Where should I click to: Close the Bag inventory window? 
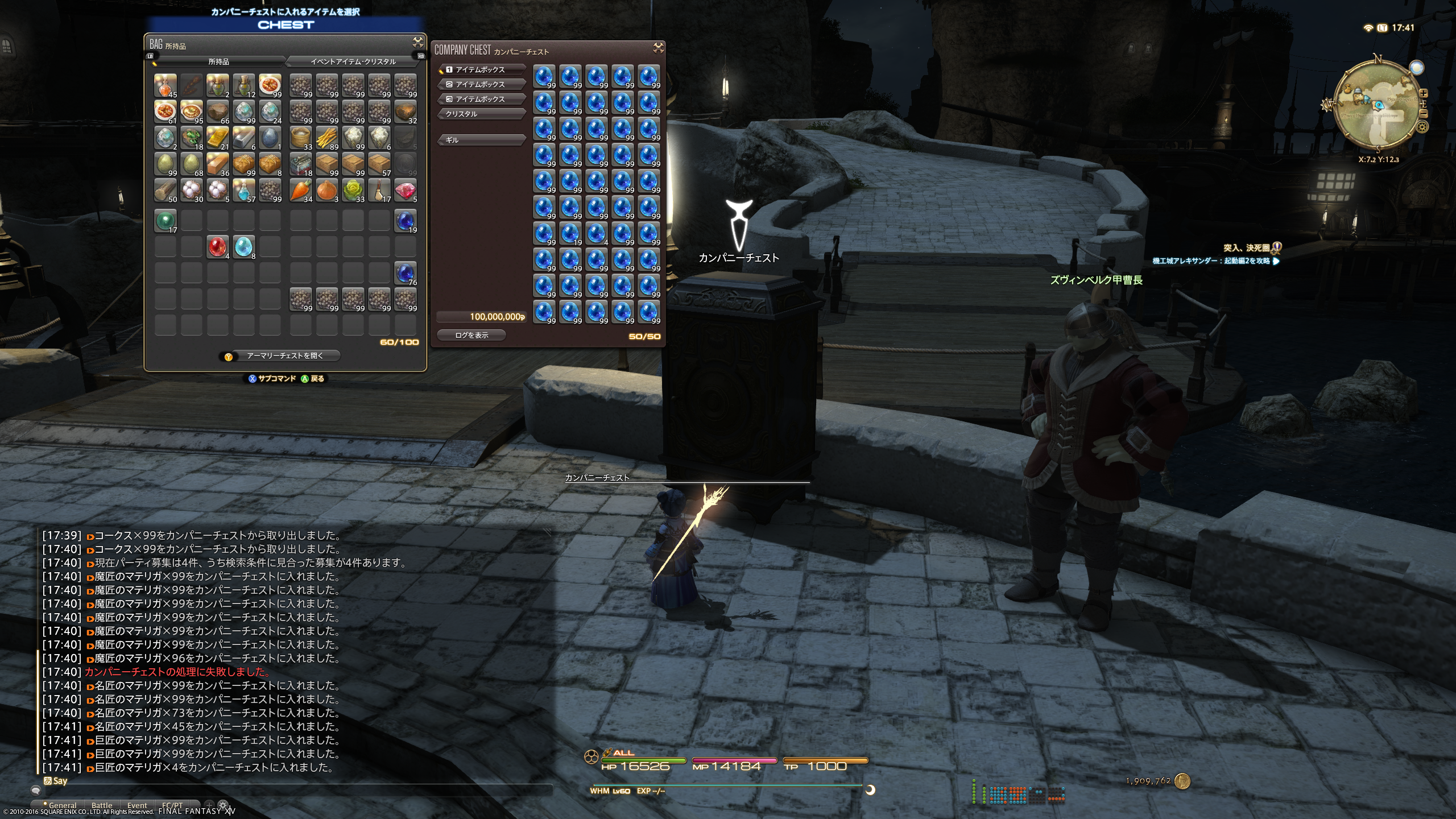pos(417,43)
